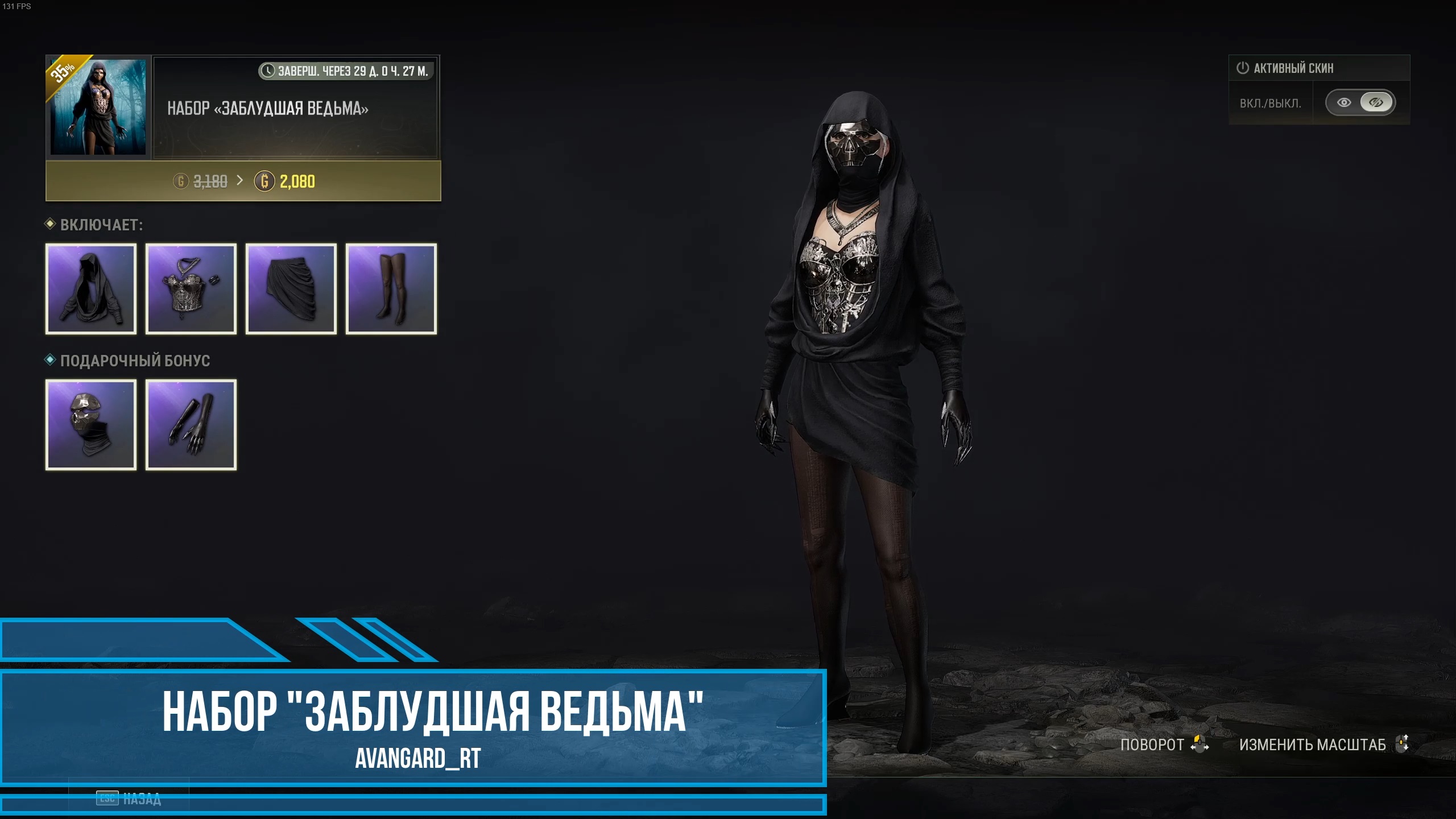
Task: Select the clawed gloves gift bonus icon
Action: (x=191, y=425)
